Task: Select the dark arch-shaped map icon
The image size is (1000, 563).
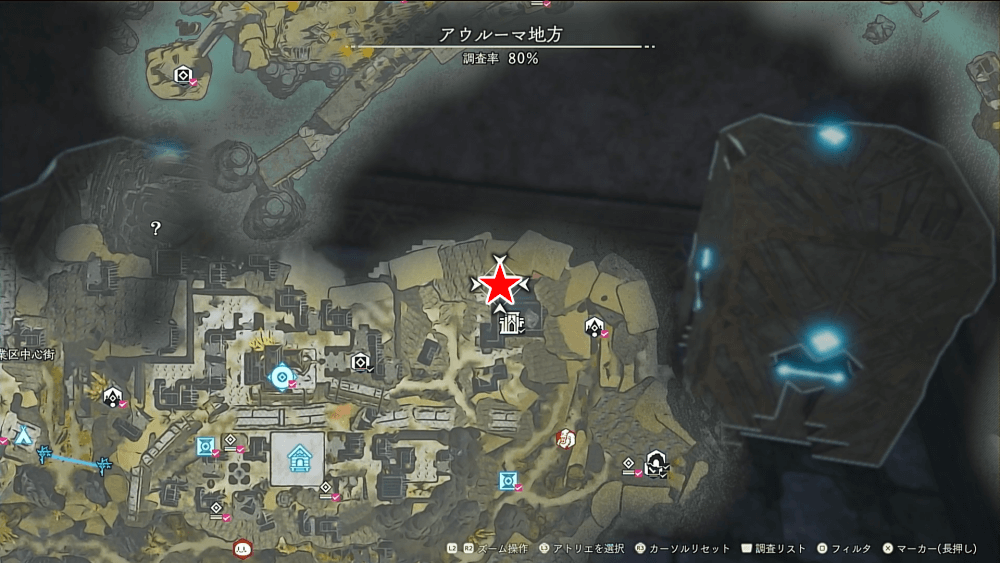Action: tap(656, 461)
